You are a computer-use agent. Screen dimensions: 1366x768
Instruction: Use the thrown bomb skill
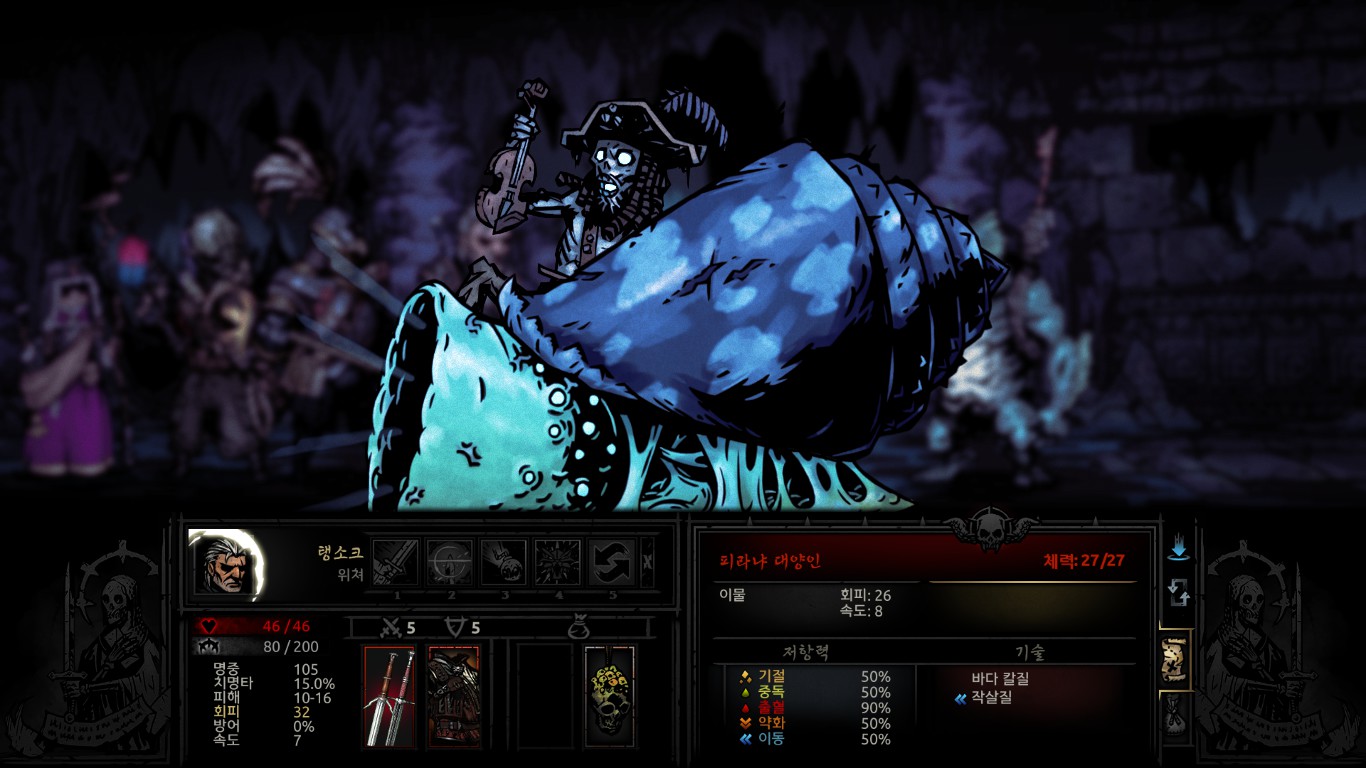(503, 562)
